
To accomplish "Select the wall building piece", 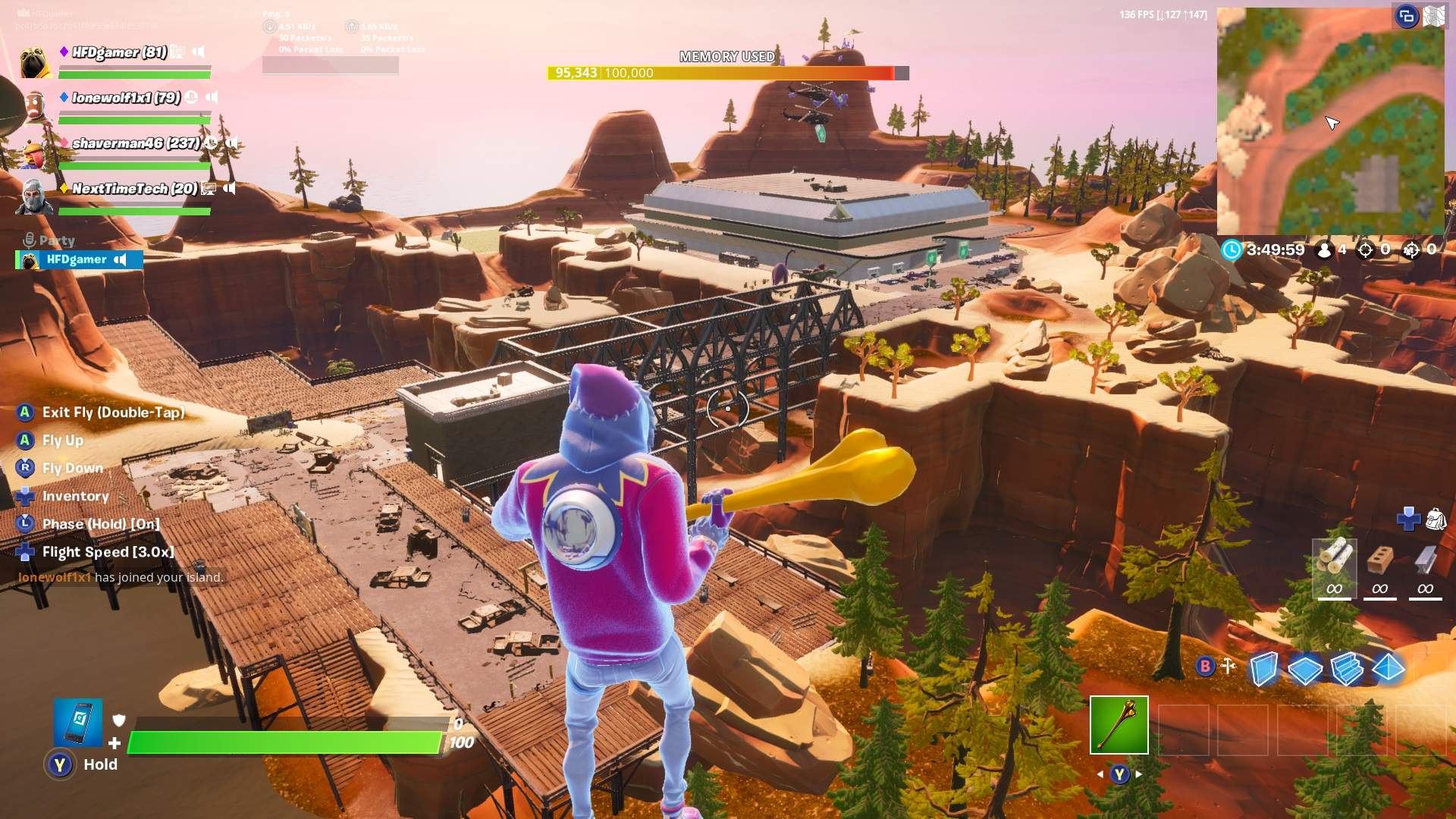I will (1263, 669).
